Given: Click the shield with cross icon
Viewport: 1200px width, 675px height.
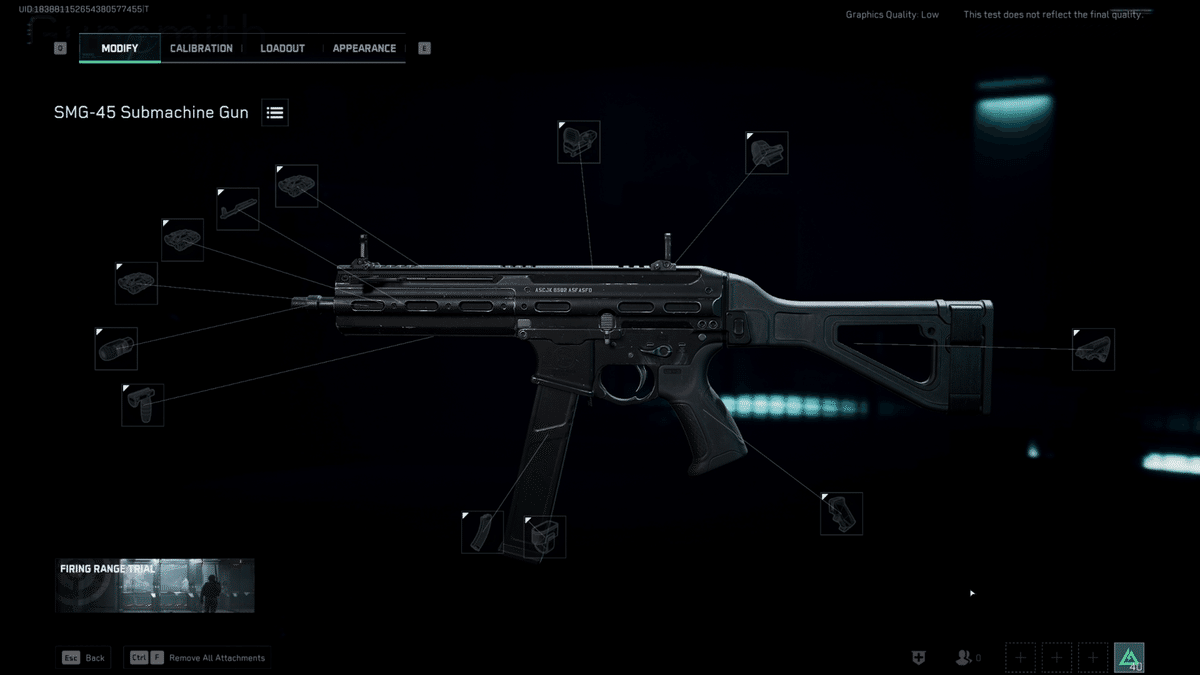Looking at the screenshot, I should click(x=918, y=657).
